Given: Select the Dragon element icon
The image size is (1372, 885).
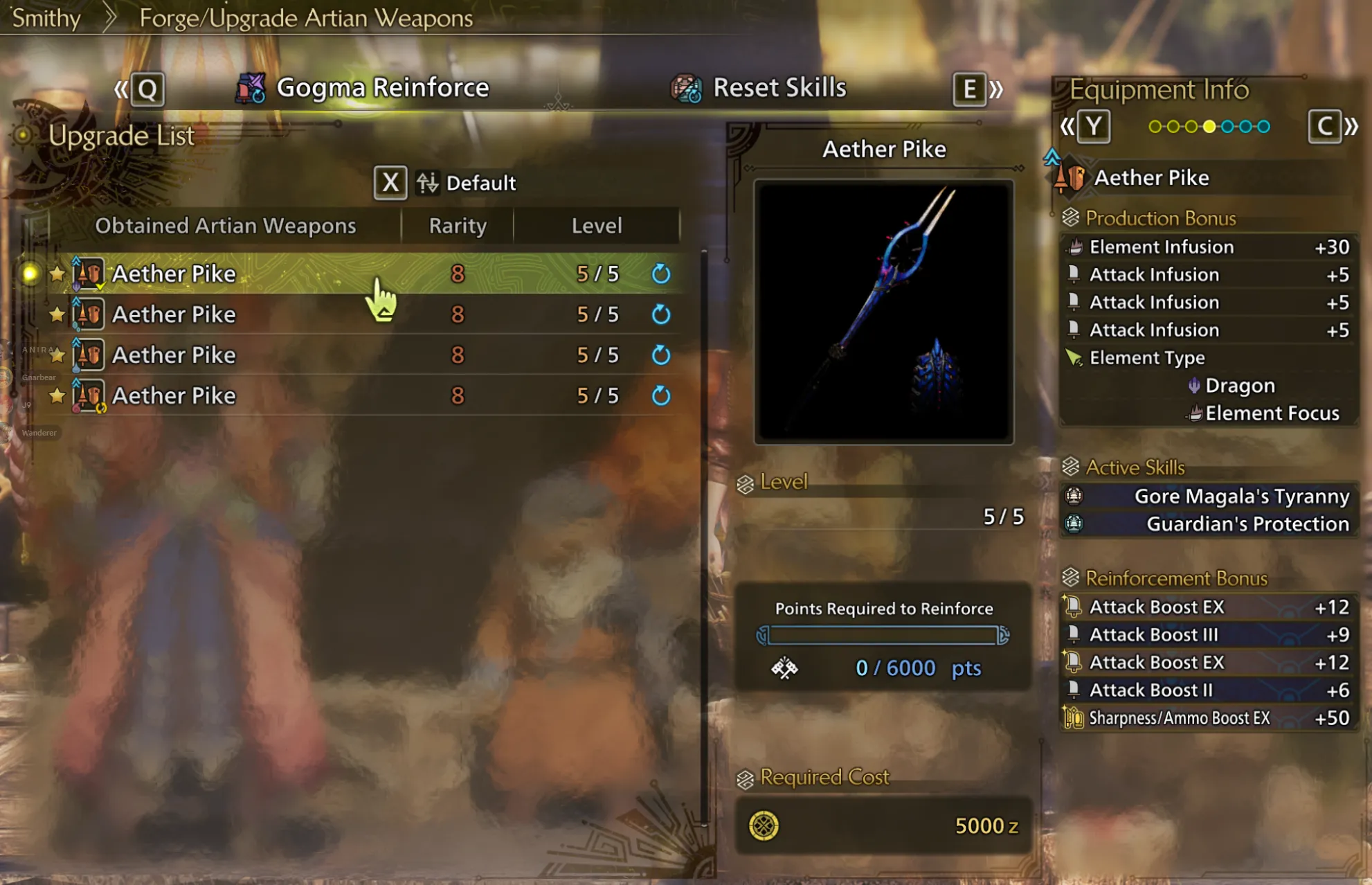Looking at the screenshot, I should 1194,385.
